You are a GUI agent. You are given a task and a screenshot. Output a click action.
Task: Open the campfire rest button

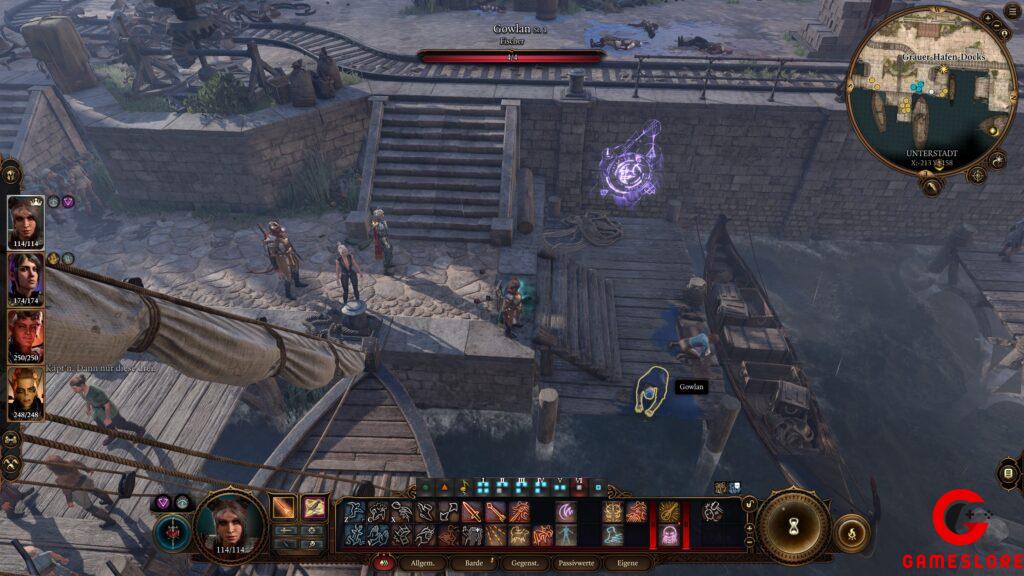click(850, 531)
